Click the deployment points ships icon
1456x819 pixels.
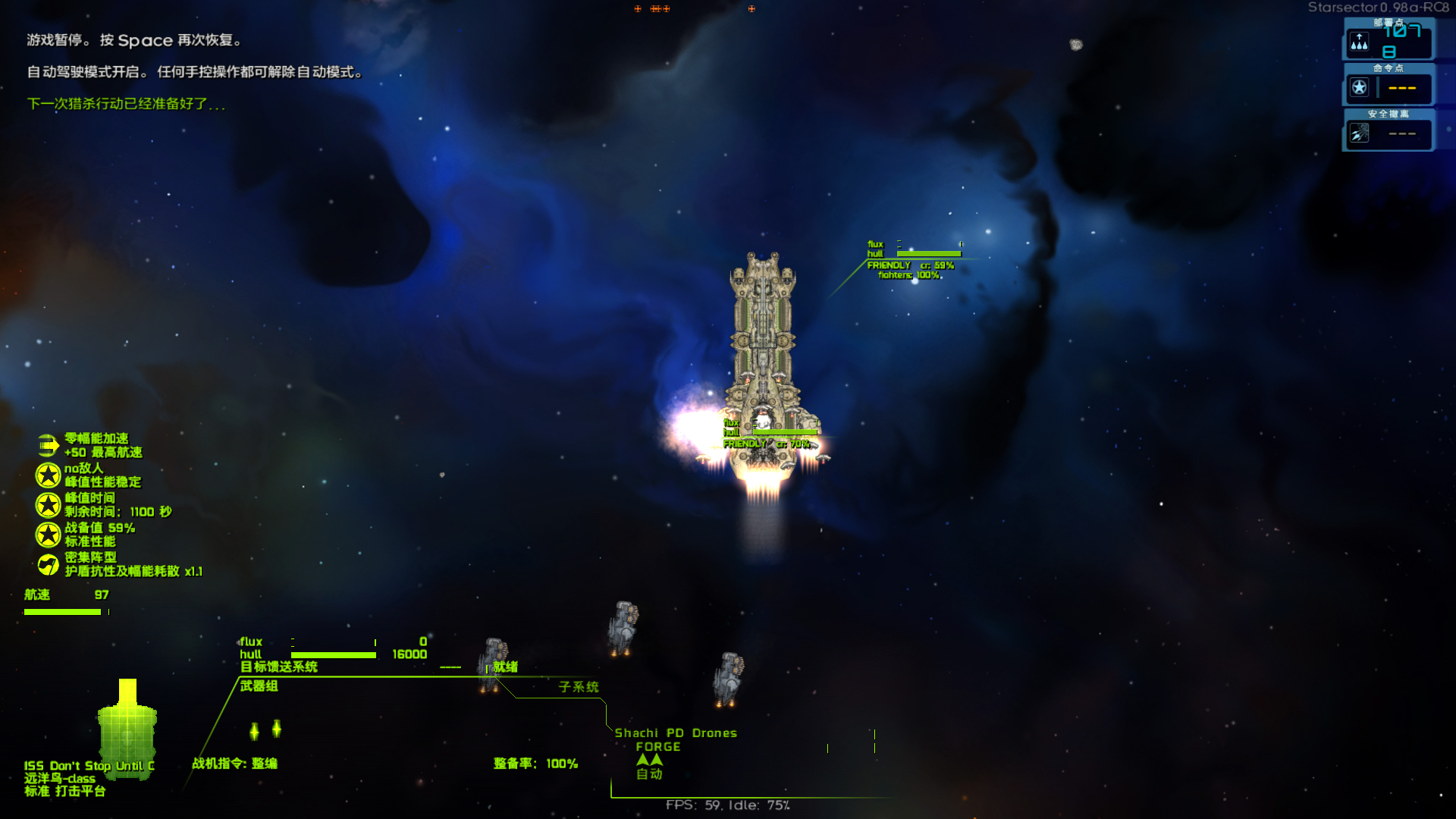point(1359,42)
